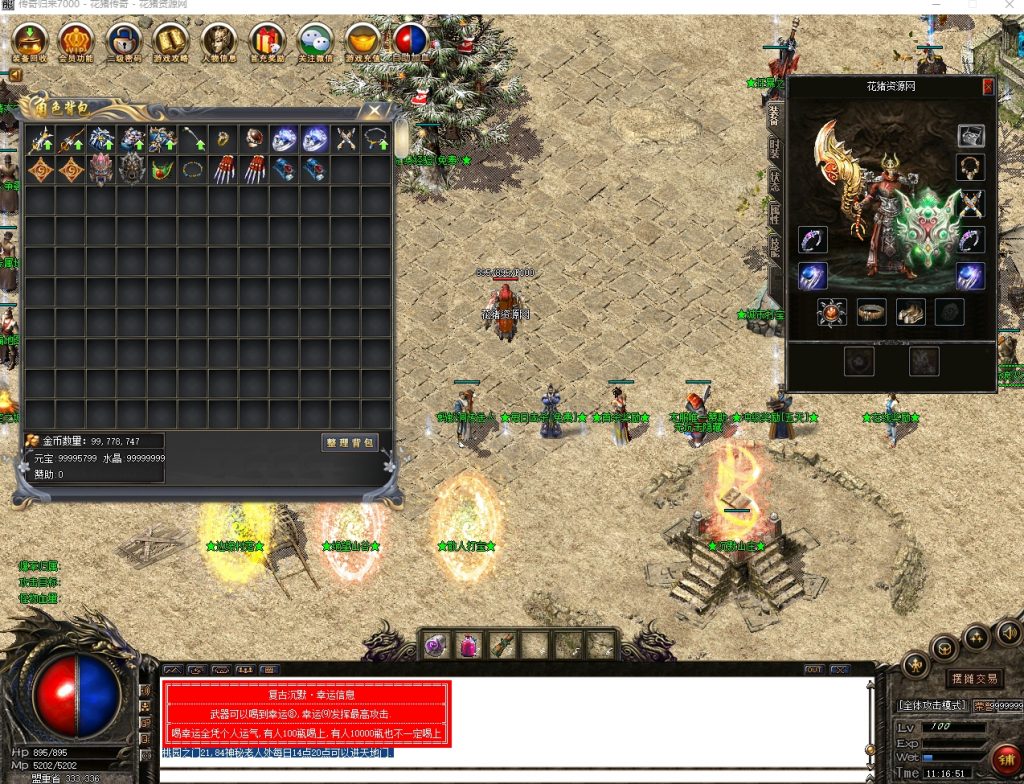Image resolution: width=1024 pixels, height=784 pixels.
Task: Toggle the sound speaker icon
Action: 1008,633
